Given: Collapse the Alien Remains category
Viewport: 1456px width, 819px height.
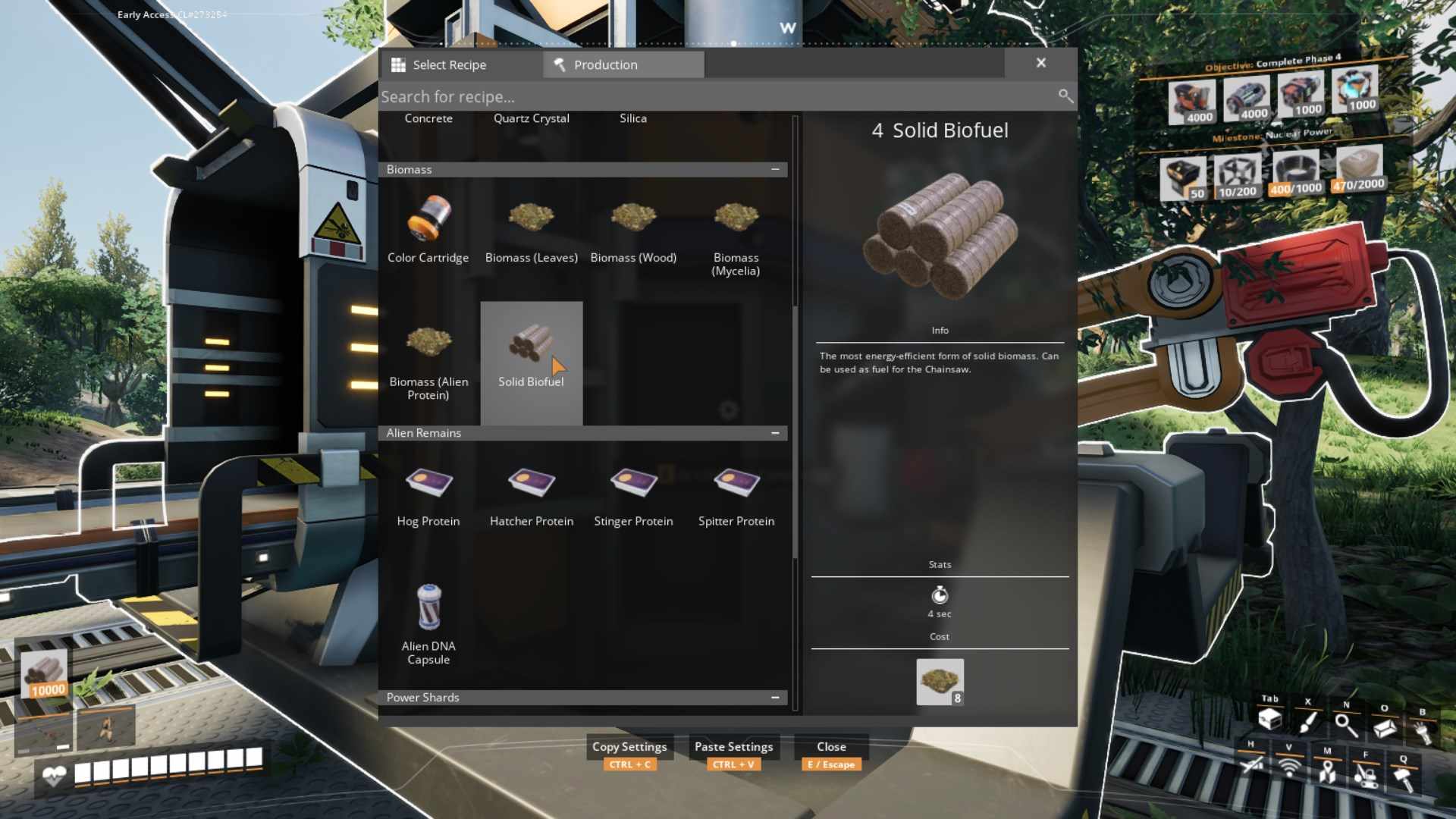Looking at the screenshot, I should 774,433.
